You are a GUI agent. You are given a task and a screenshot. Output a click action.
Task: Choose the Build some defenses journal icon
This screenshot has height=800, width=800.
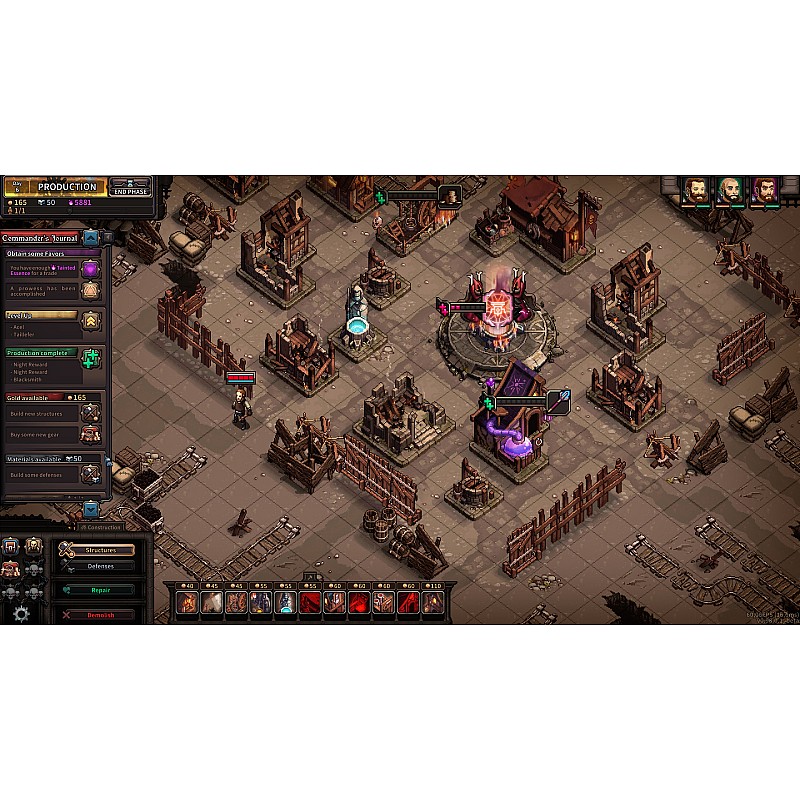point(91,473)
